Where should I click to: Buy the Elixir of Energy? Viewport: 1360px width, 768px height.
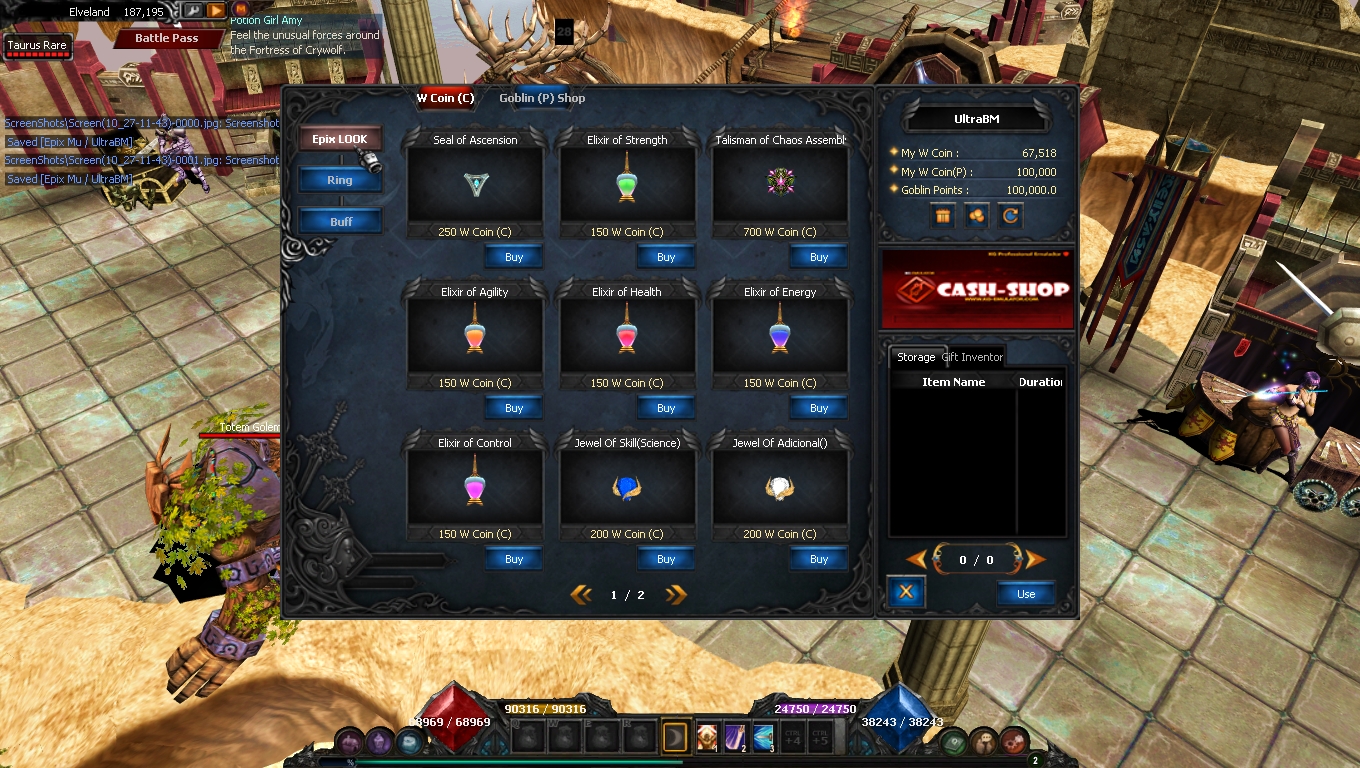tap(818, 408)
